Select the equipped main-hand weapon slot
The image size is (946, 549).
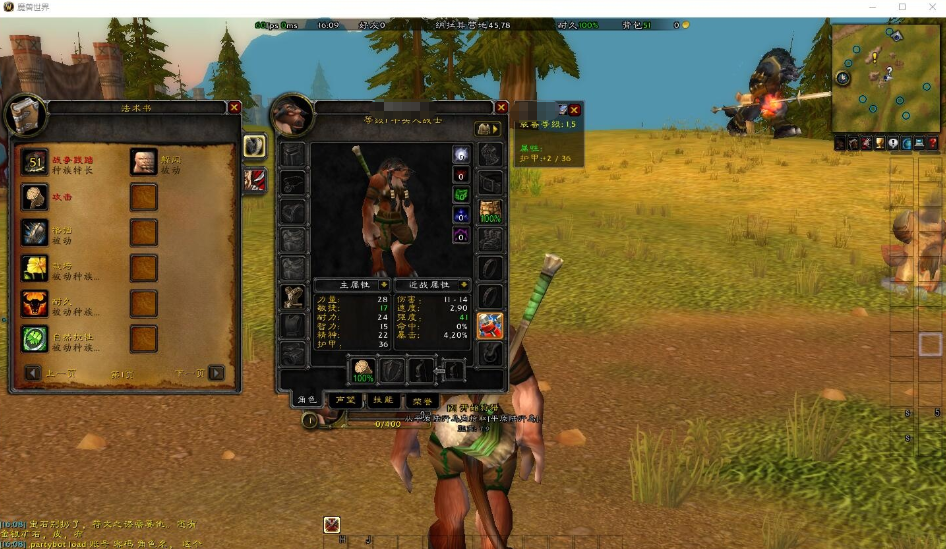(362, 370)
